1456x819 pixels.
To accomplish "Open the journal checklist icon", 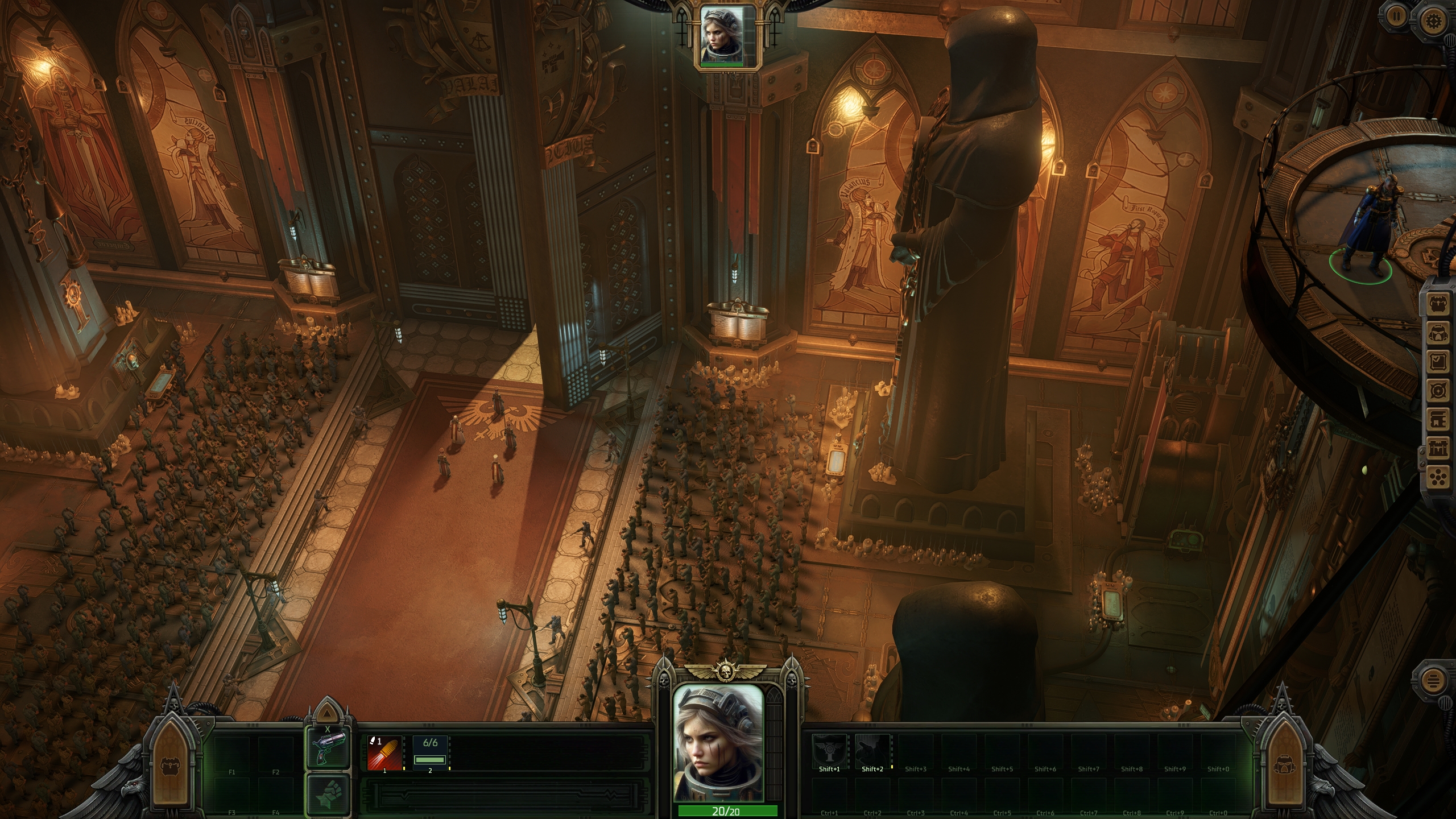I will pos(1439,362).
